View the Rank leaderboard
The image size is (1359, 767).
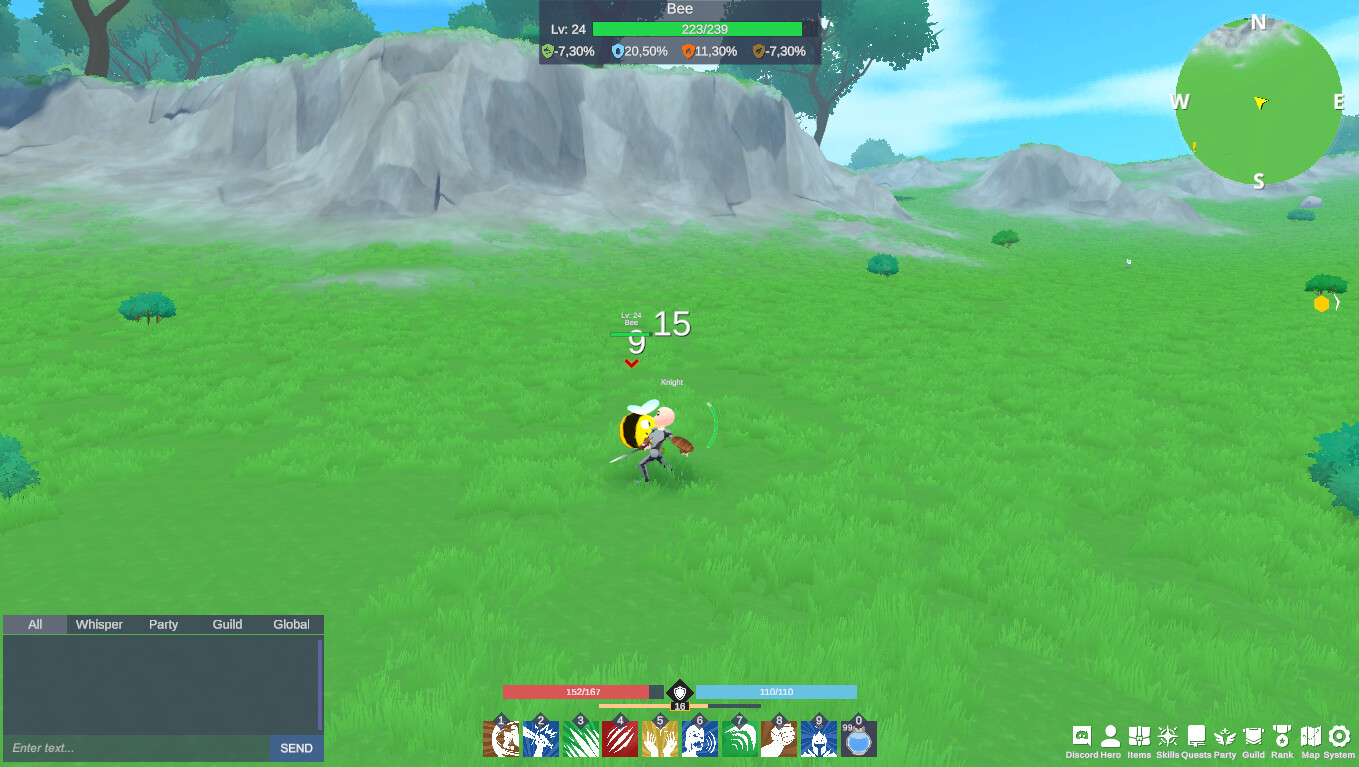[x=1282, y=737]
